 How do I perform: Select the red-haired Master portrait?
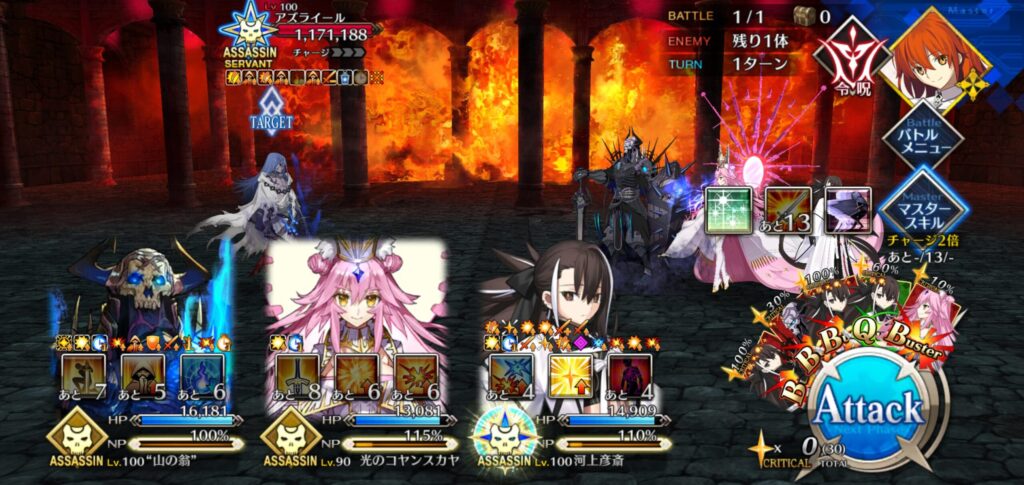[935, 52]
